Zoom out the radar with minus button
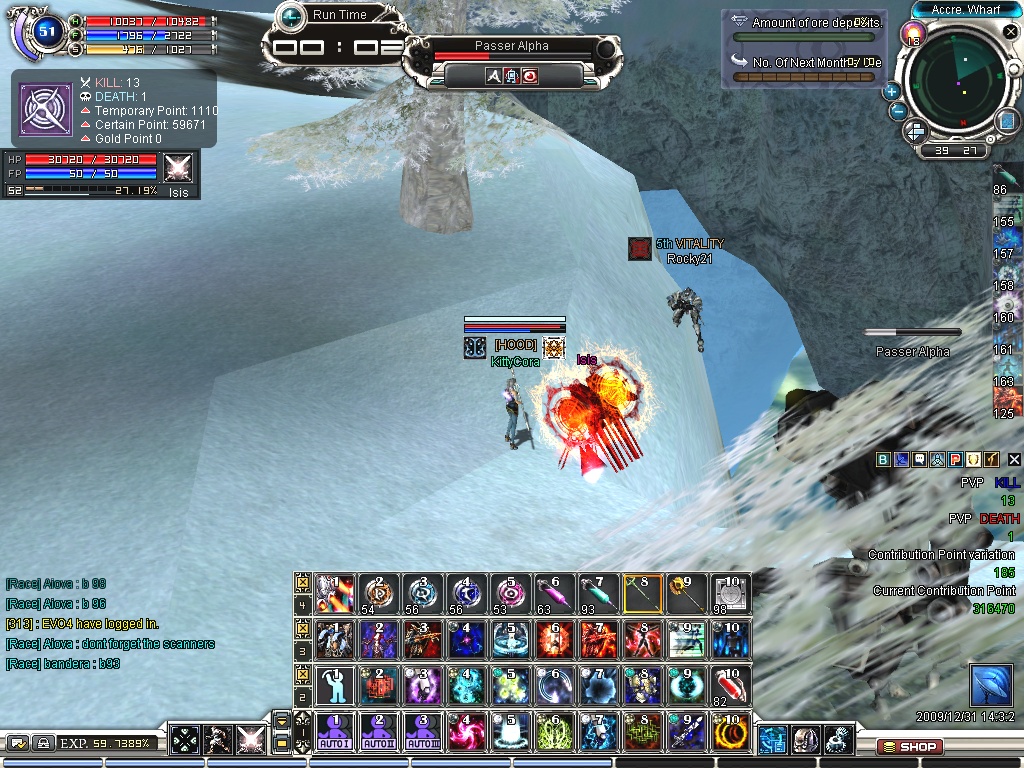This screenshot has width=1024, height=768. [898, 111]
